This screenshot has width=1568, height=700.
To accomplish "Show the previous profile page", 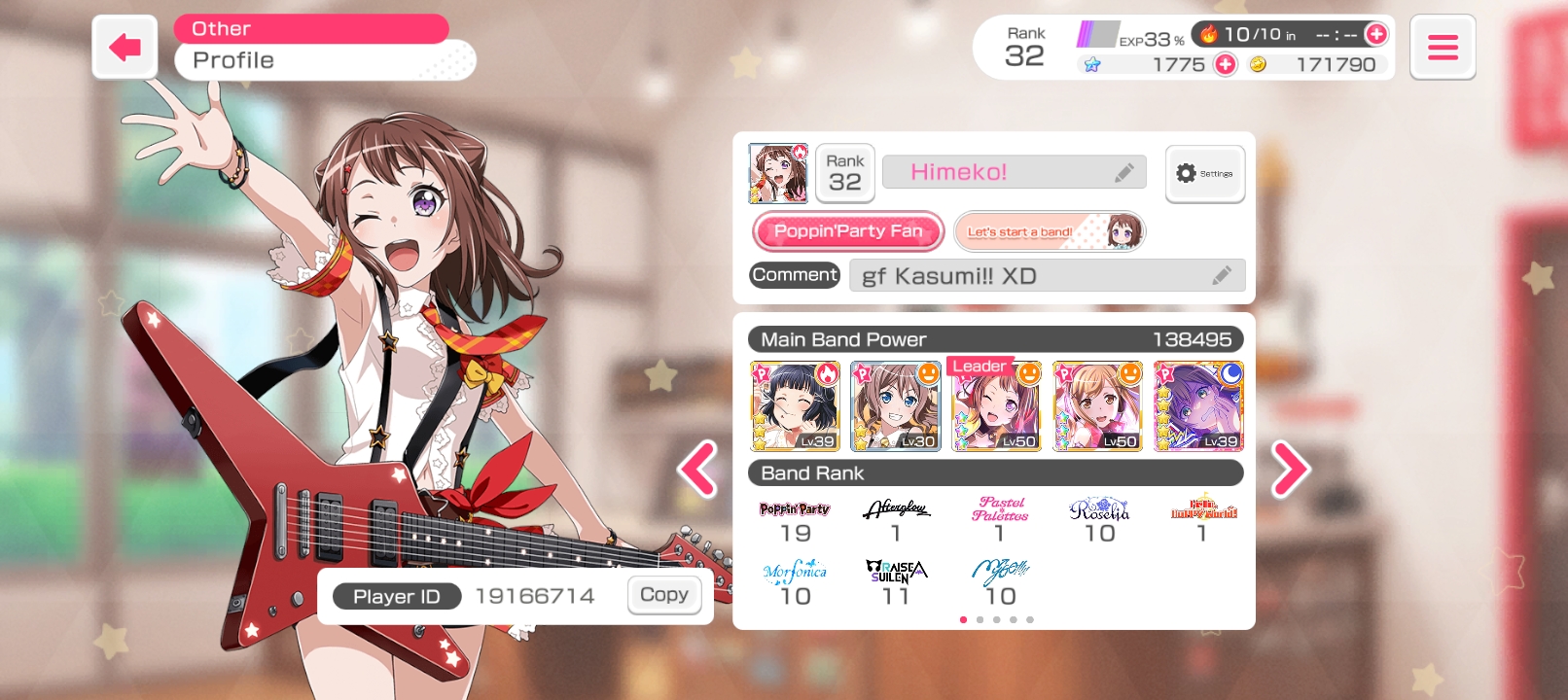I will (x=697, y=470).
